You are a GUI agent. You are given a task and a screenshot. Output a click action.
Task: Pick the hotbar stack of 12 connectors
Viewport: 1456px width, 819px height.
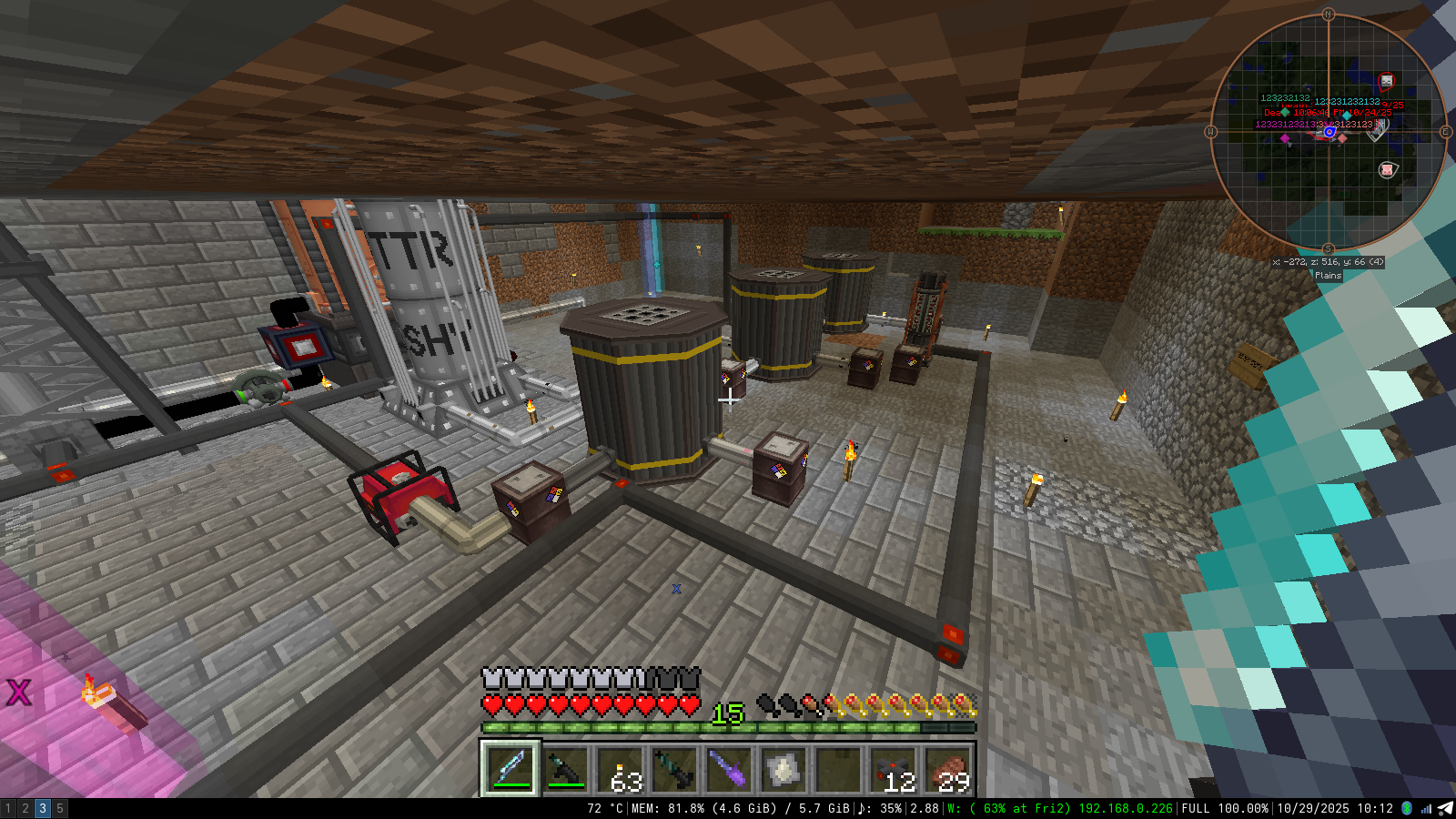tap(893, 770)
